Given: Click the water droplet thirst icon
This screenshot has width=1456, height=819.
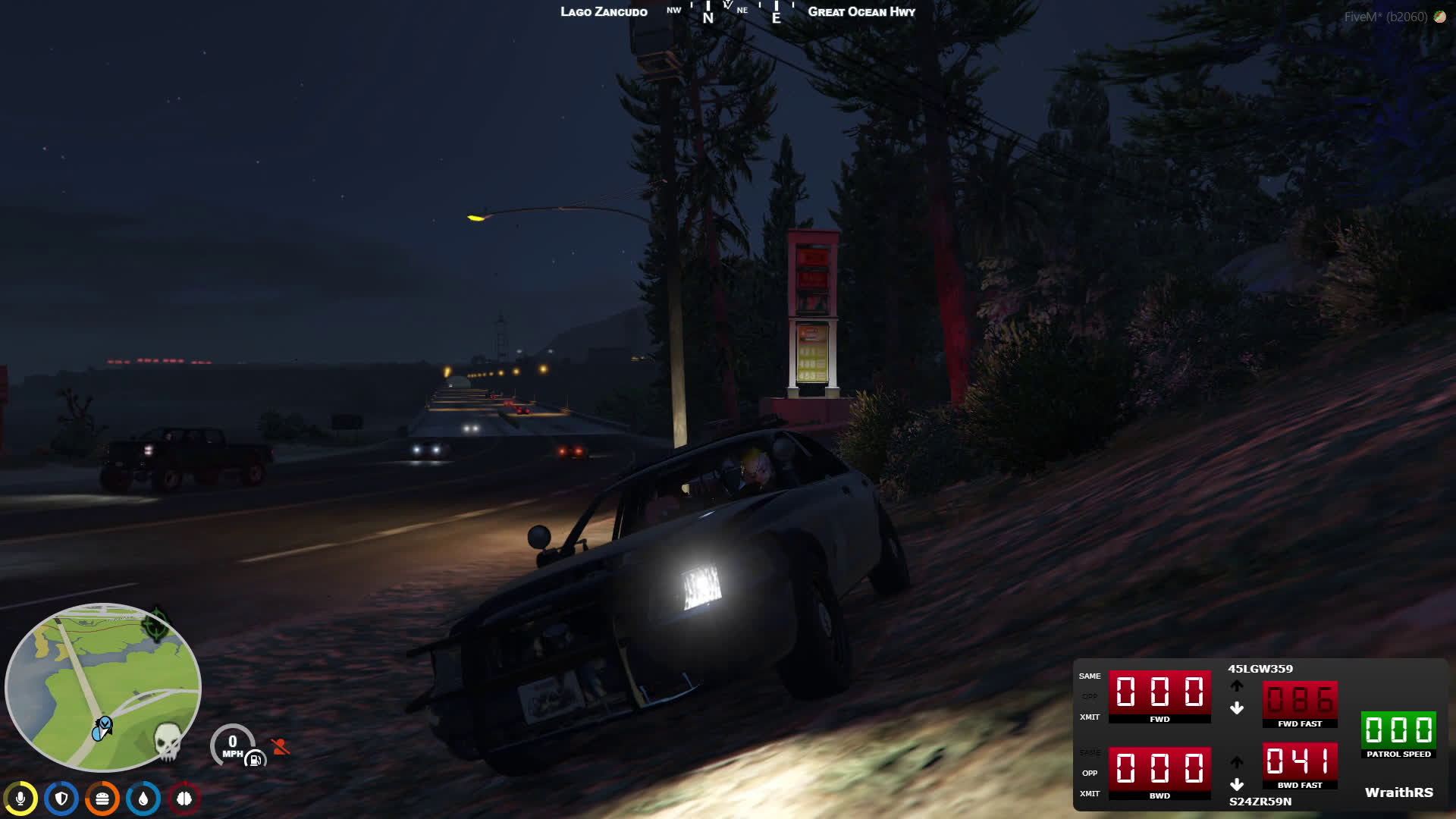Looking at the screenshot, I should coord(143,799).
